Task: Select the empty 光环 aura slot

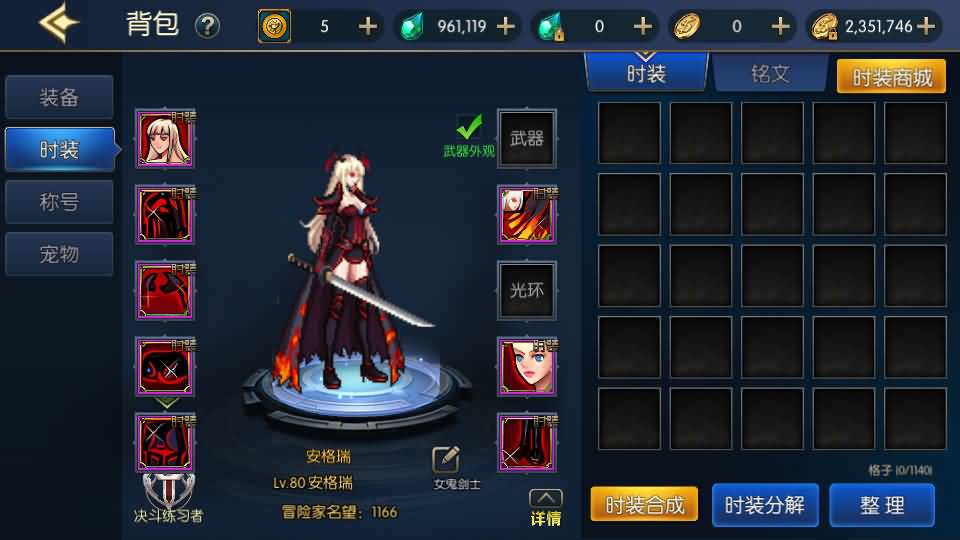Action: click(x=527, y=290)
